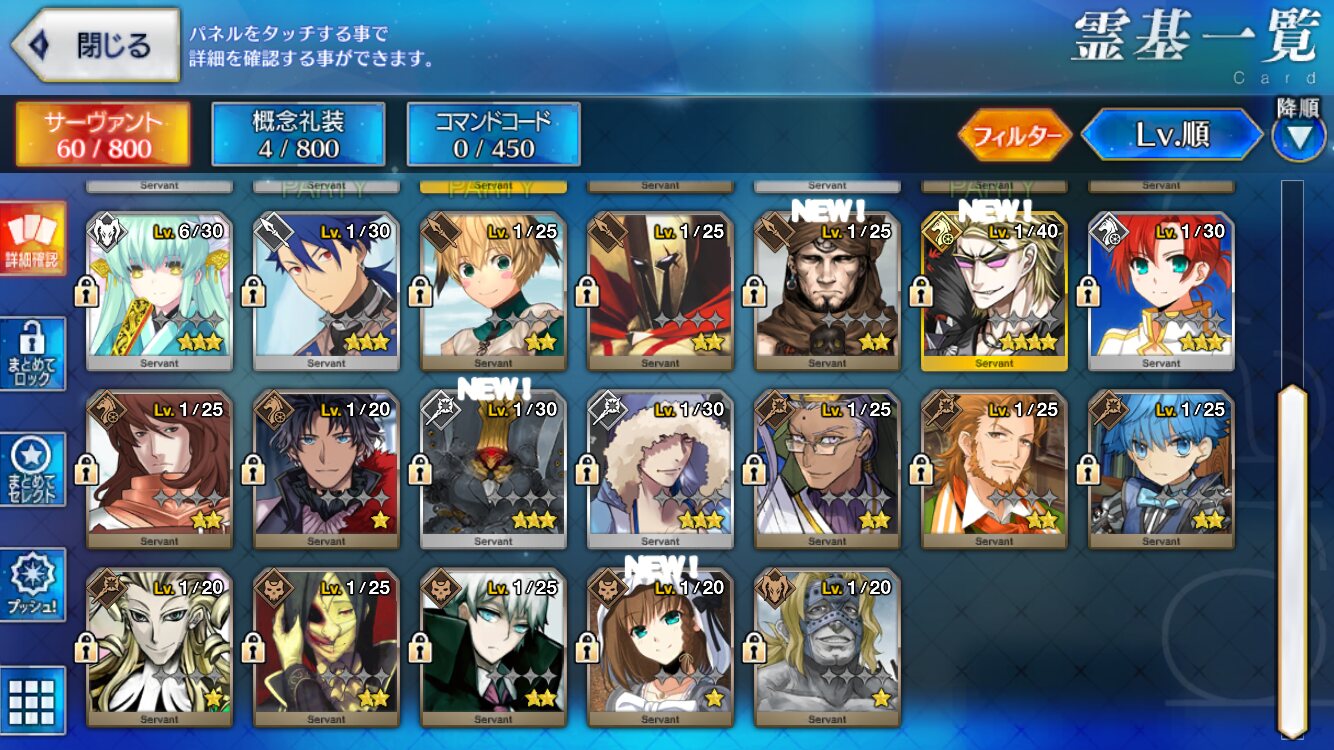Close the card list with 閉じる
This screenshot has width=1334, height=750.
pos(96,45)
